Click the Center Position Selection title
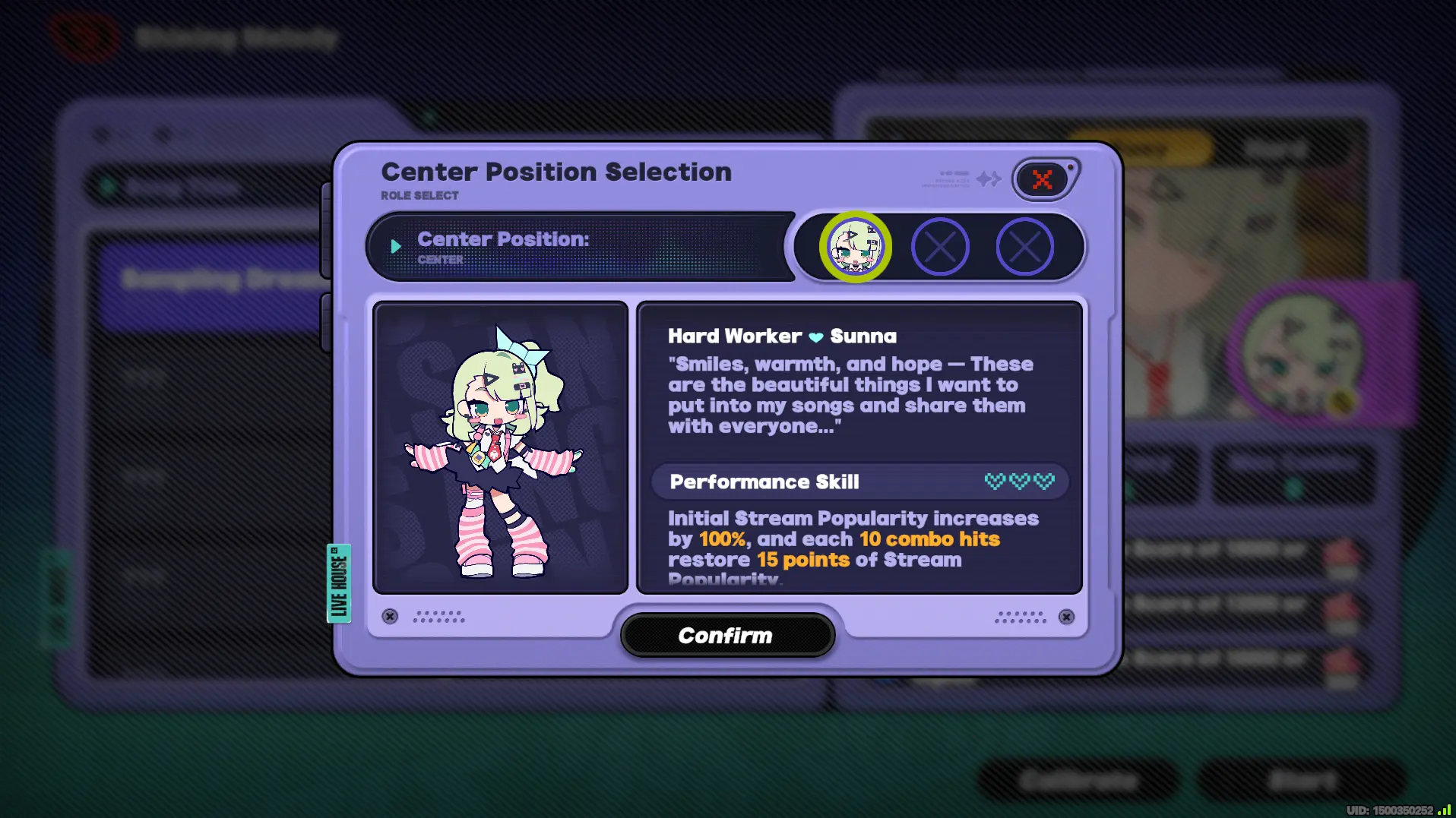The height and width of the screenshot is (818, 1456). pyautogui.click(x=556, y=172)
